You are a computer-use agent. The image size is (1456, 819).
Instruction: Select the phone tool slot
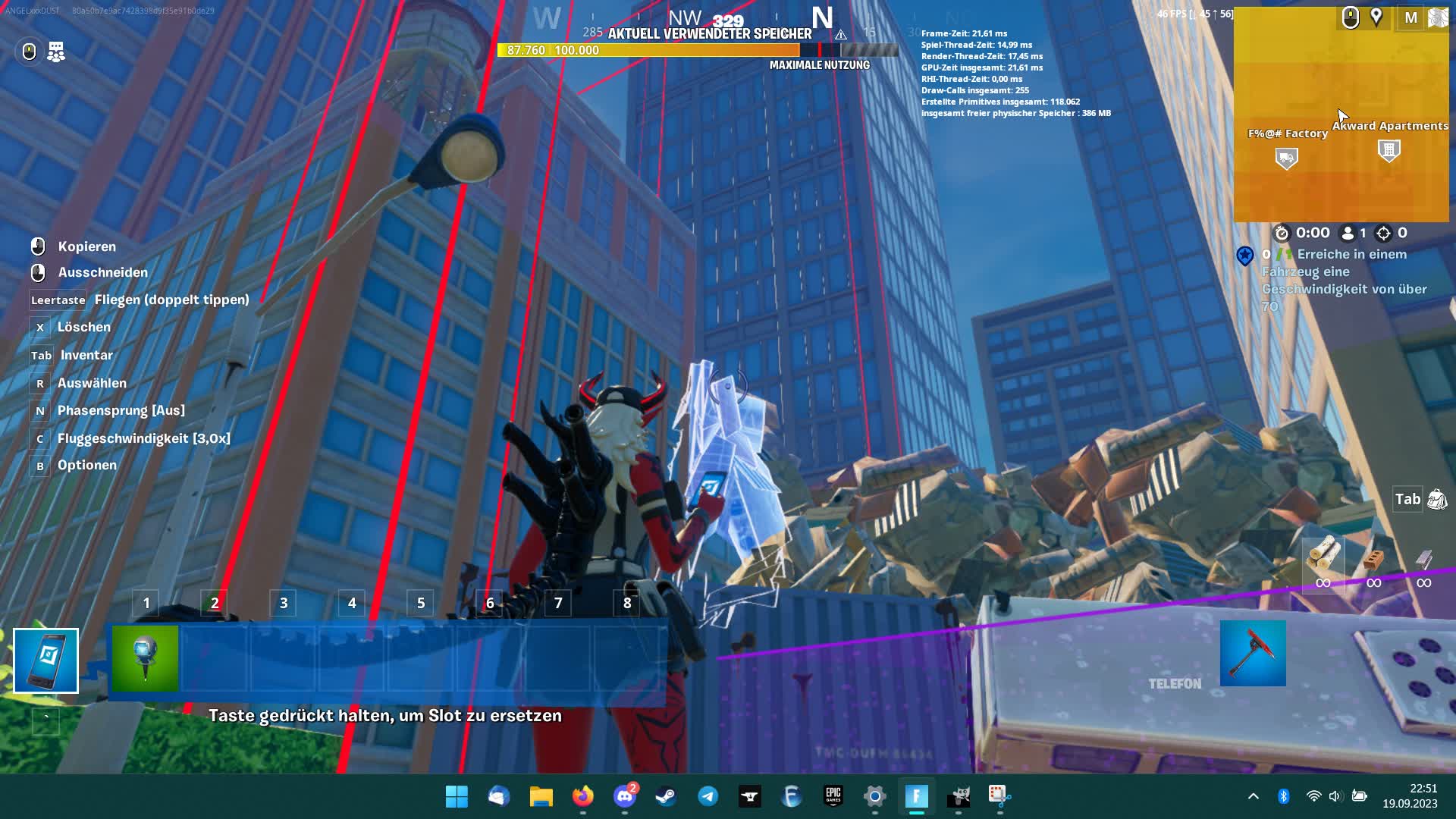tap(45, 661)
